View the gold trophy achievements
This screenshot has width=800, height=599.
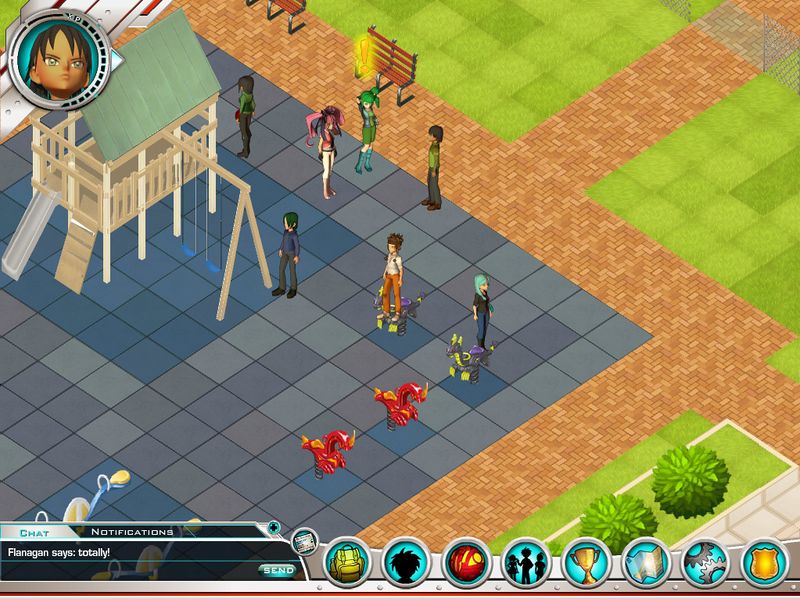click(587, 563)
